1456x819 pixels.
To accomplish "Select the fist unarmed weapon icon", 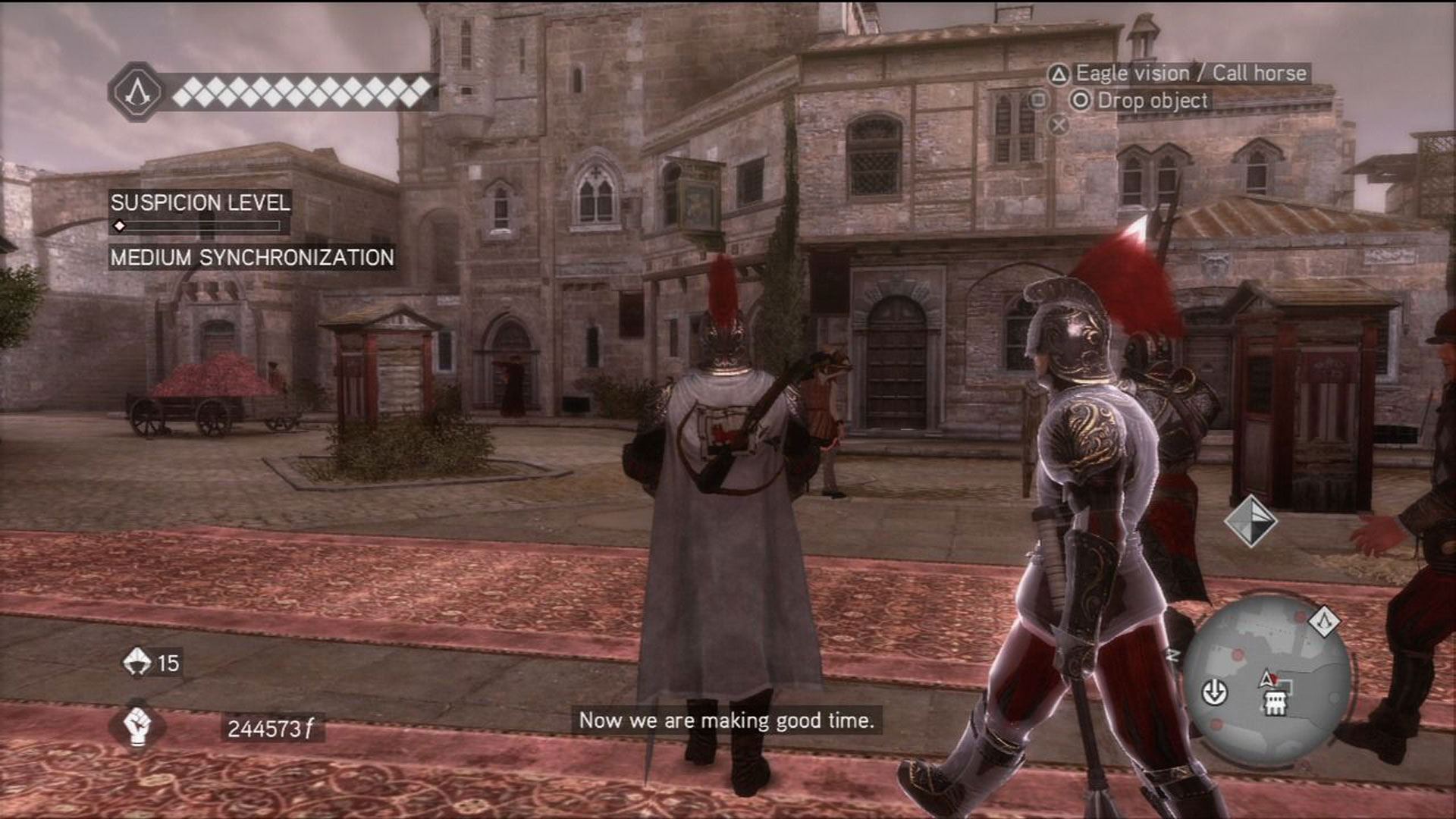I will click(137, 726).
